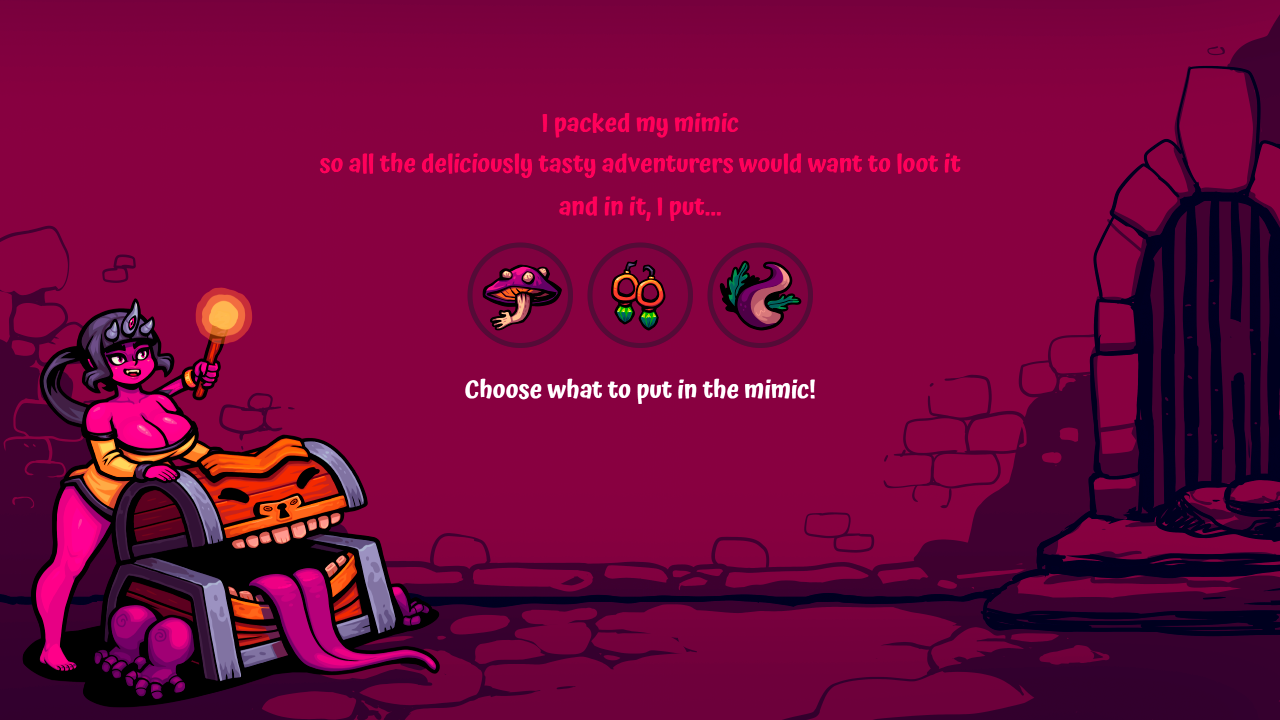Viewport: 1280px width, 720px height.
Task: Click the line 'and in it, I put...'
Action: 639,208
